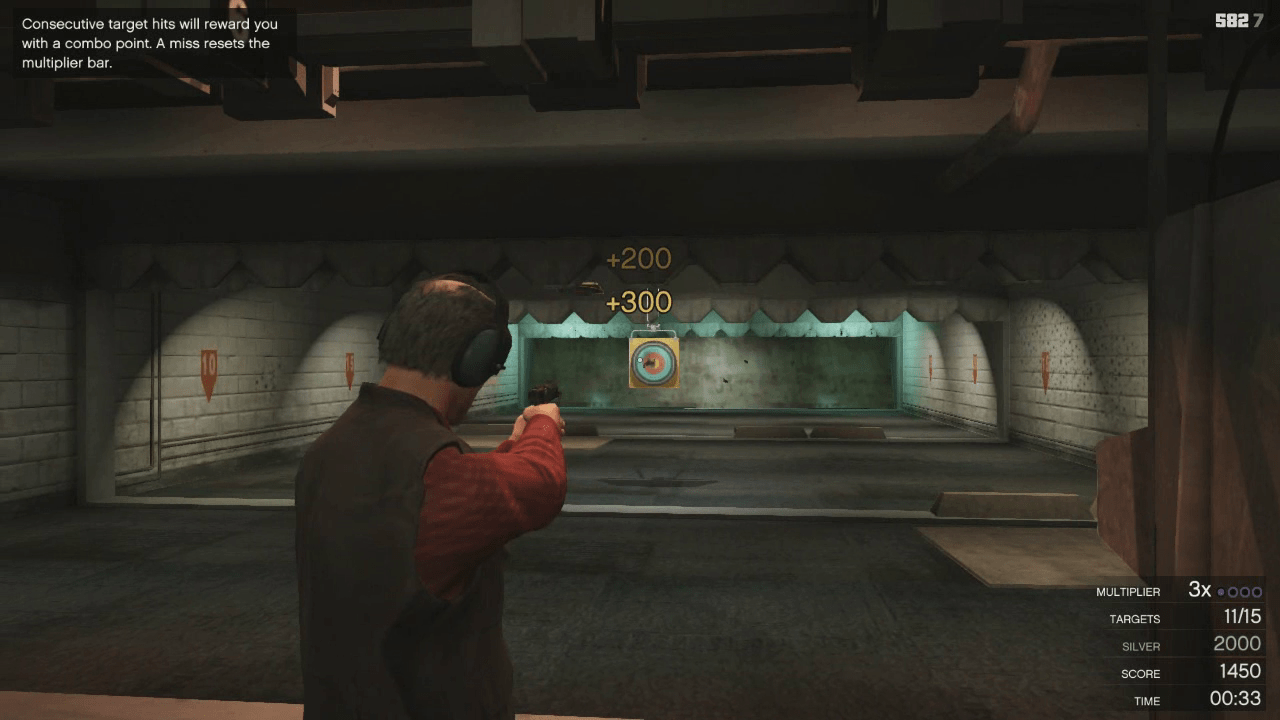Click the bullseye target downrange
This screenshot has width=1280, height=720.
point(652,363)
